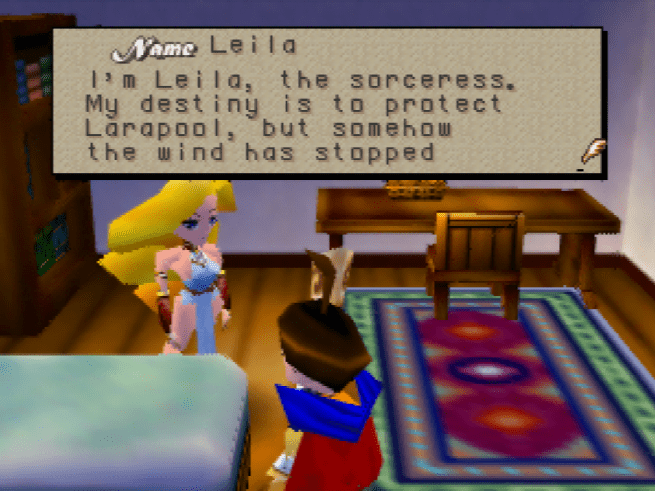Advance dialogue with the feather quill icon
The image size is (655, 491).
[x=592, y=152]
